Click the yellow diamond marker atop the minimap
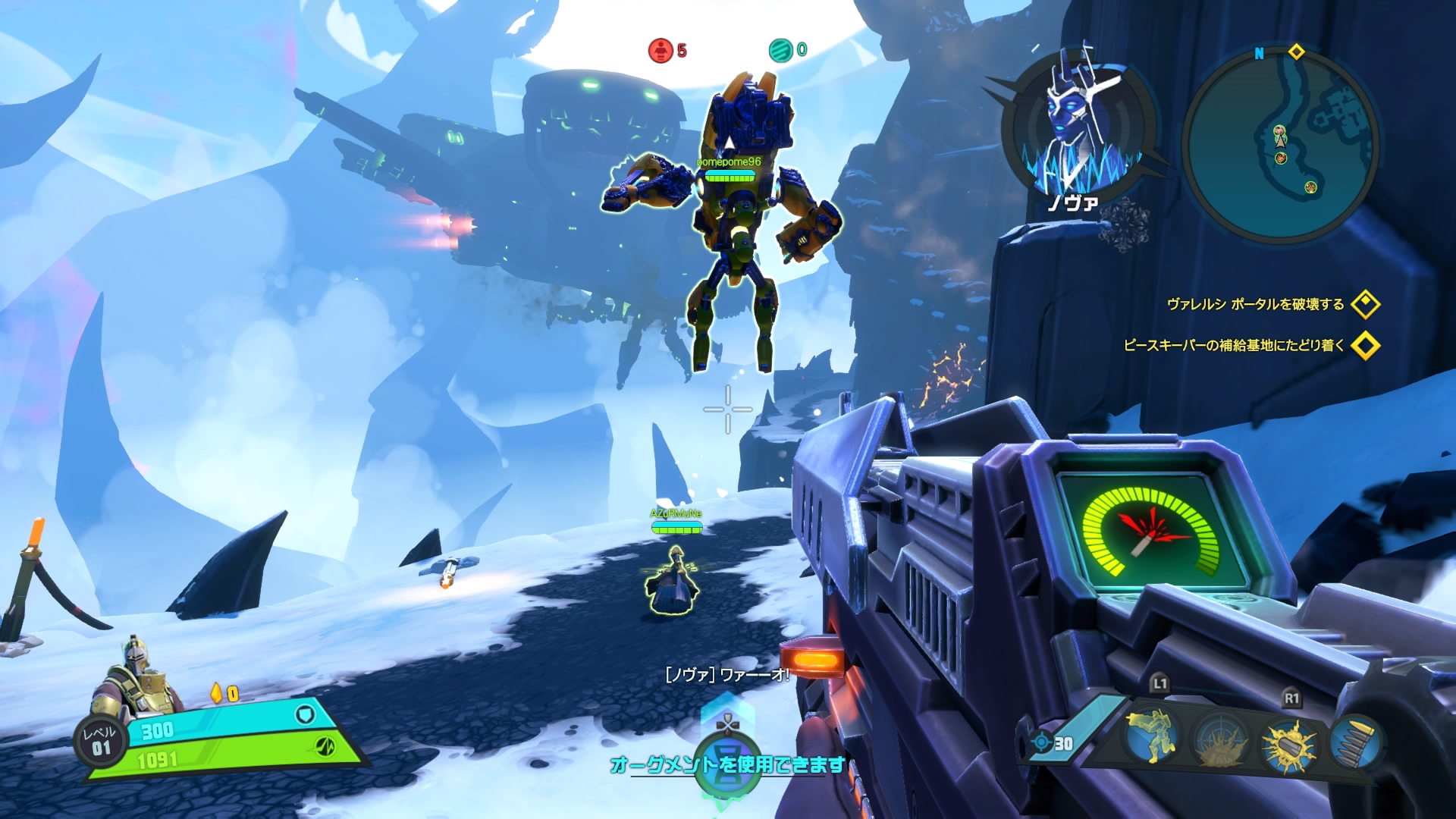 [1296, 52]
